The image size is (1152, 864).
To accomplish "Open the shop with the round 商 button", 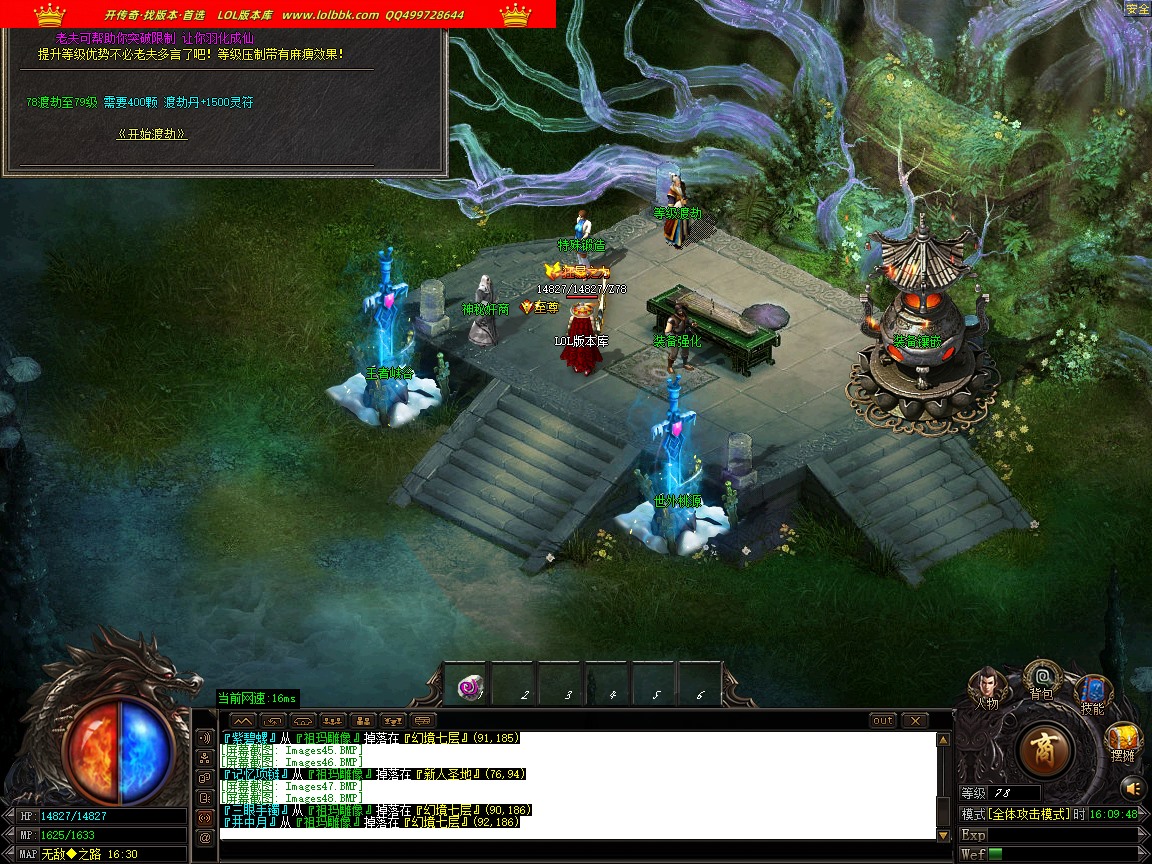I will (1045, 750).
